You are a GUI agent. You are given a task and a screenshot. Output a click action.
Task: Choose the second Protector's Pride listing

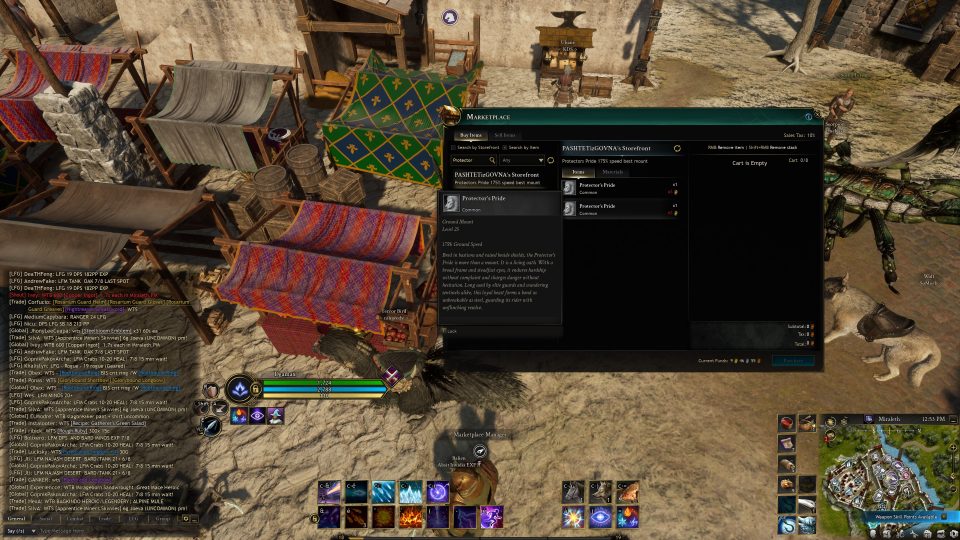pyautogui.click(x=620, y=208)
